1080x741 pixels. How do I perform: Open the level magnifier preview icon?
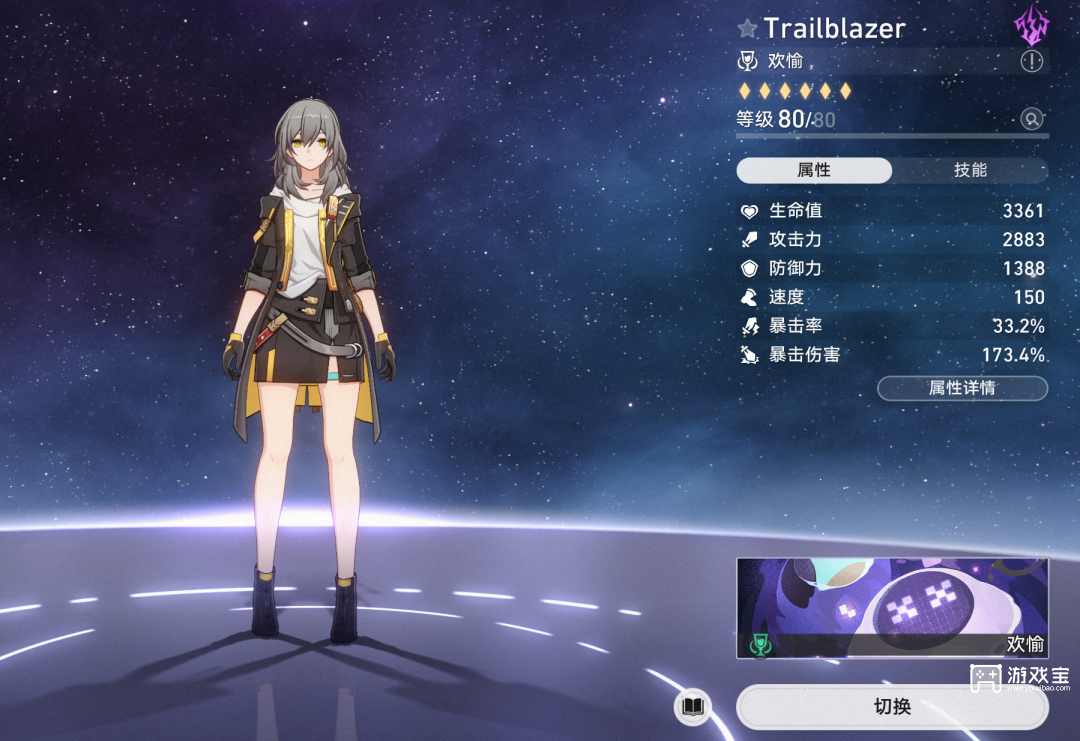point(1031,120)
